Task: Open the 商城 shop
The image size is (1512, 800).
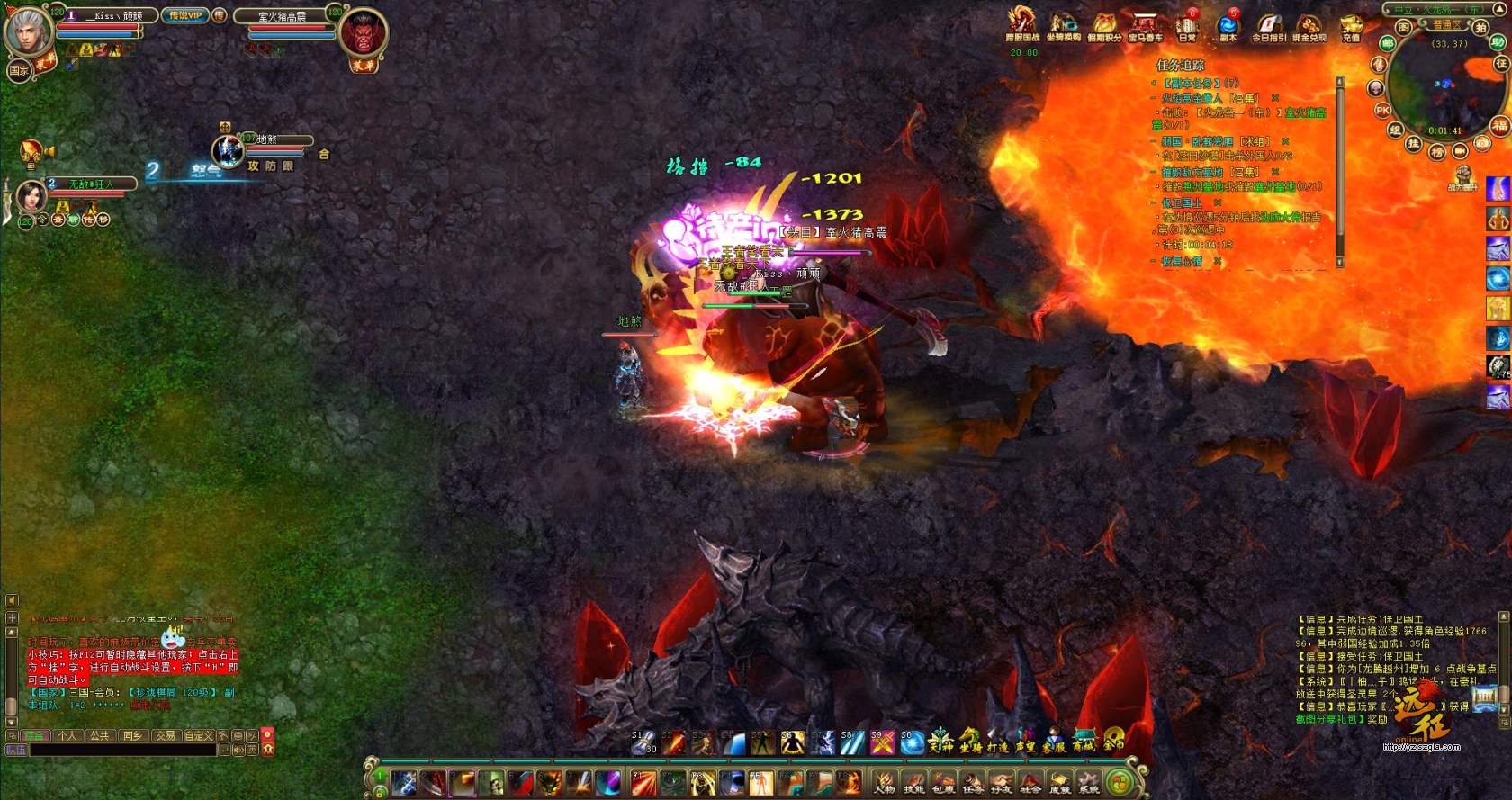Action: [x=1083, y=742]
